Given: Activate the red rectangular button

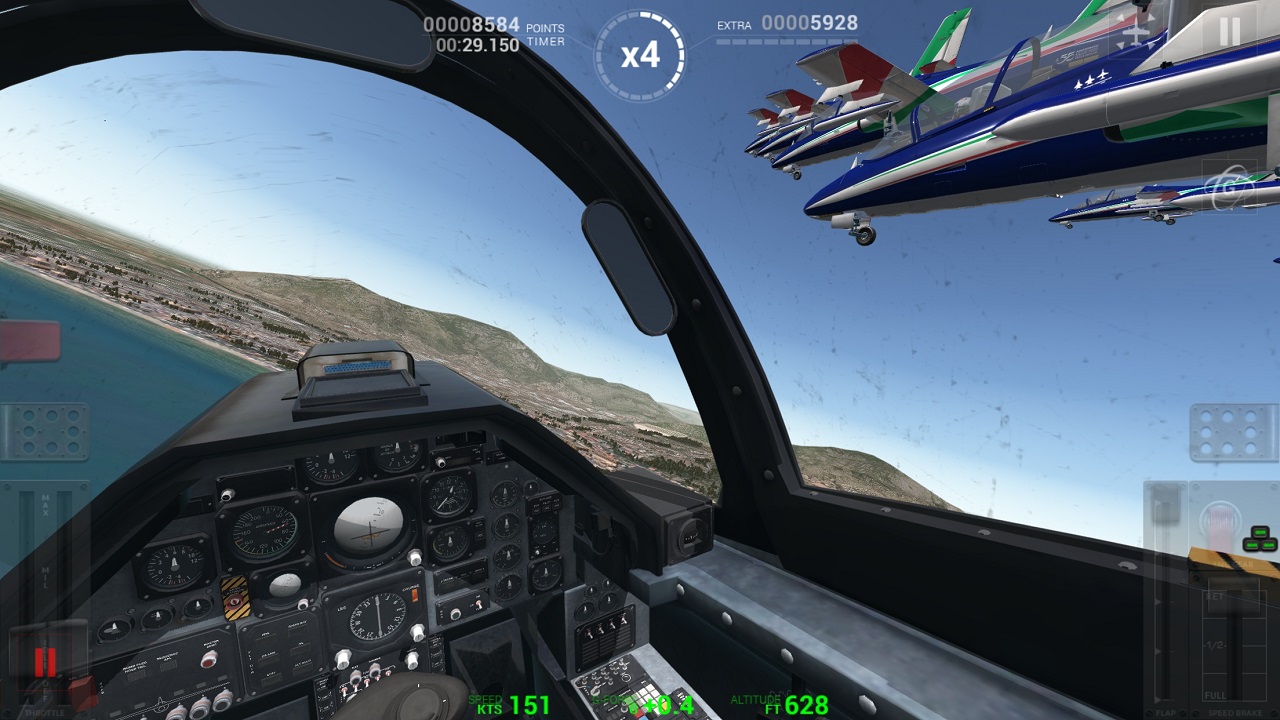Looking at the screenshot, I should point(29,342).
